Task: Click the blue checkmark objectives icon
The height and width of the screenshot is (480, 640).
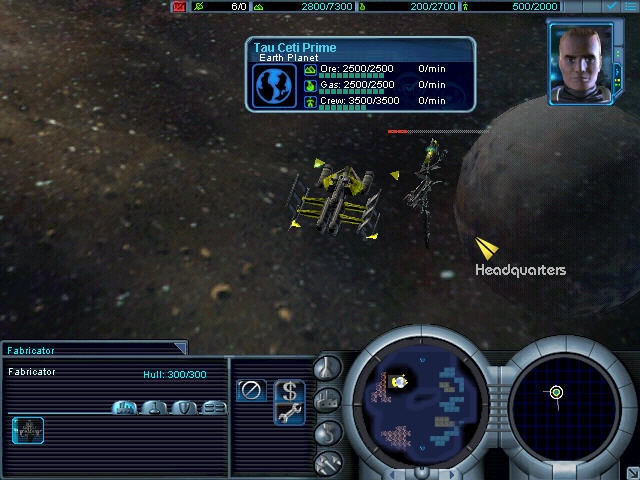Action: point(612,6)
